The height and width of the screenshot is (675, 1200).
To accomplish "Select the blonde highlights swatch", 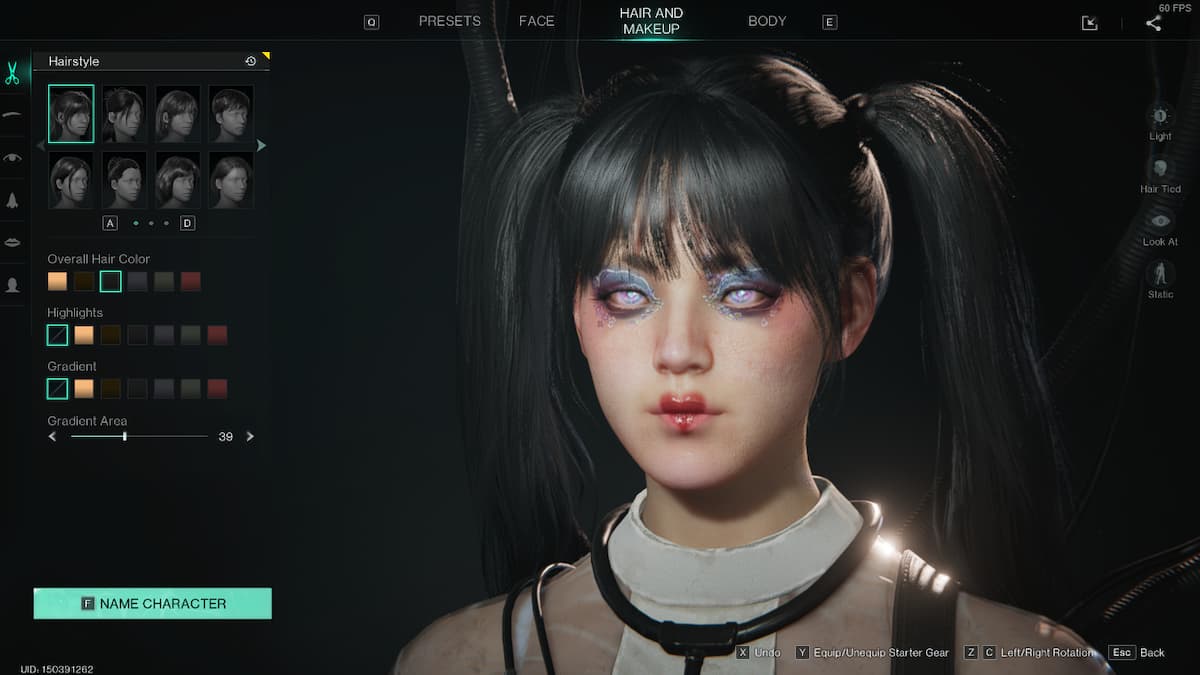I will click(84, 335).
